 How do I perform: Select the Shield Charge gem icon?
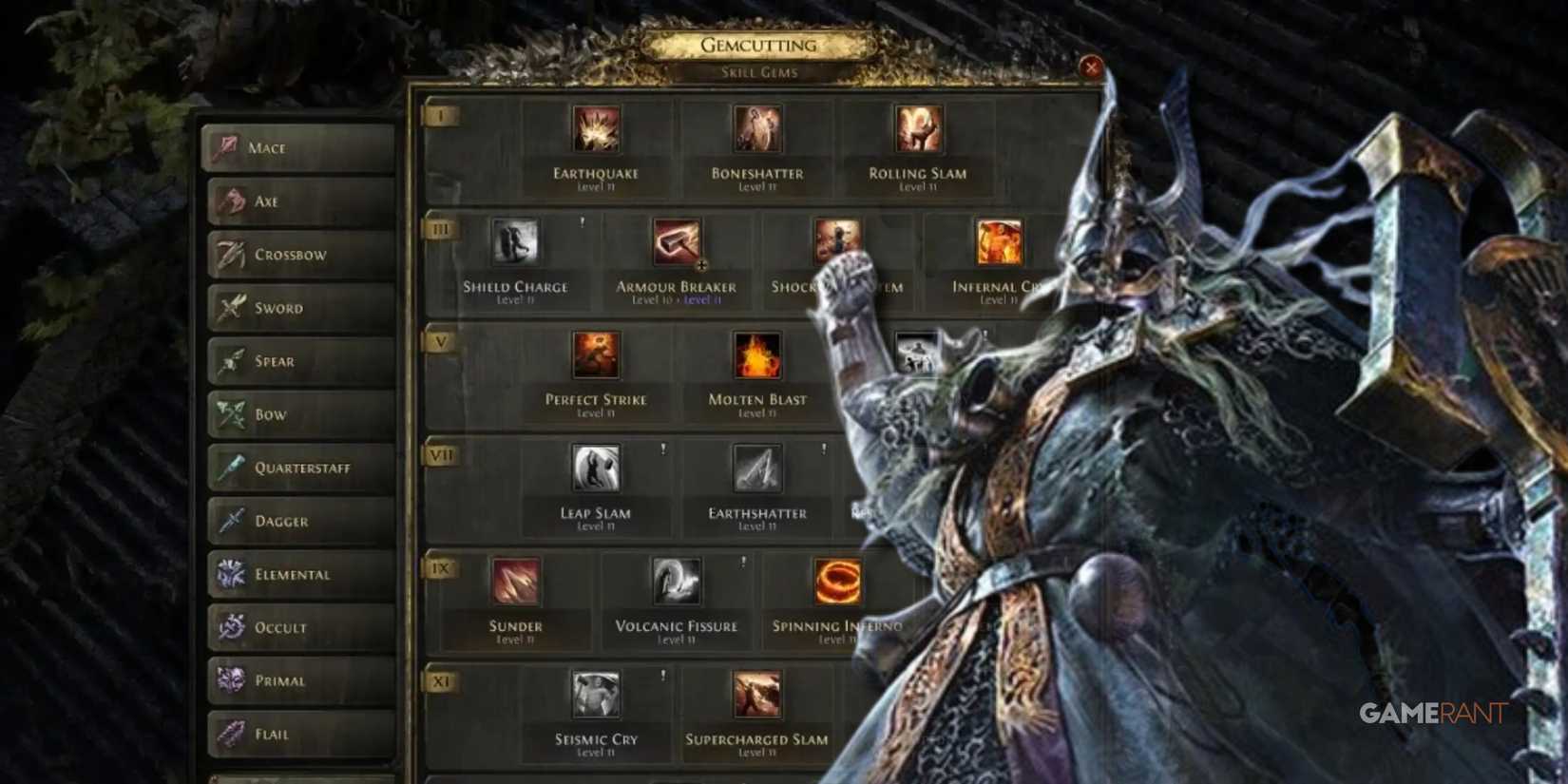tap(516, 244)
